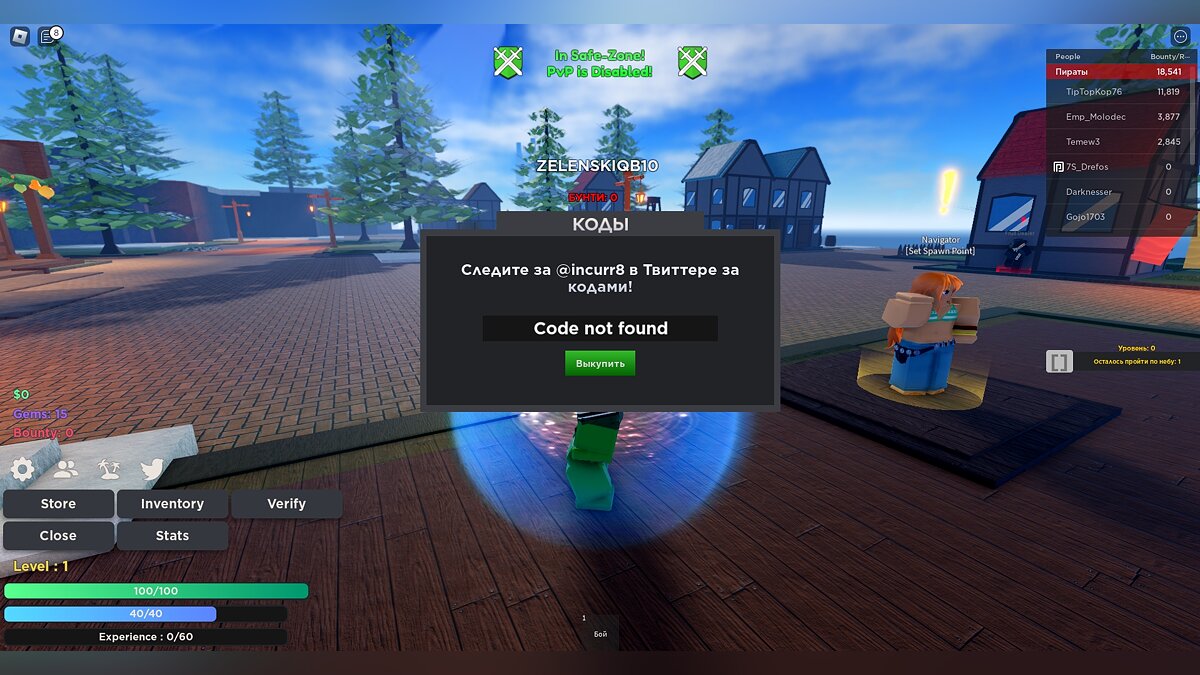Show the Stats panel
The height and width of the screenshot is (675, 1200).
tap(172, 536)
